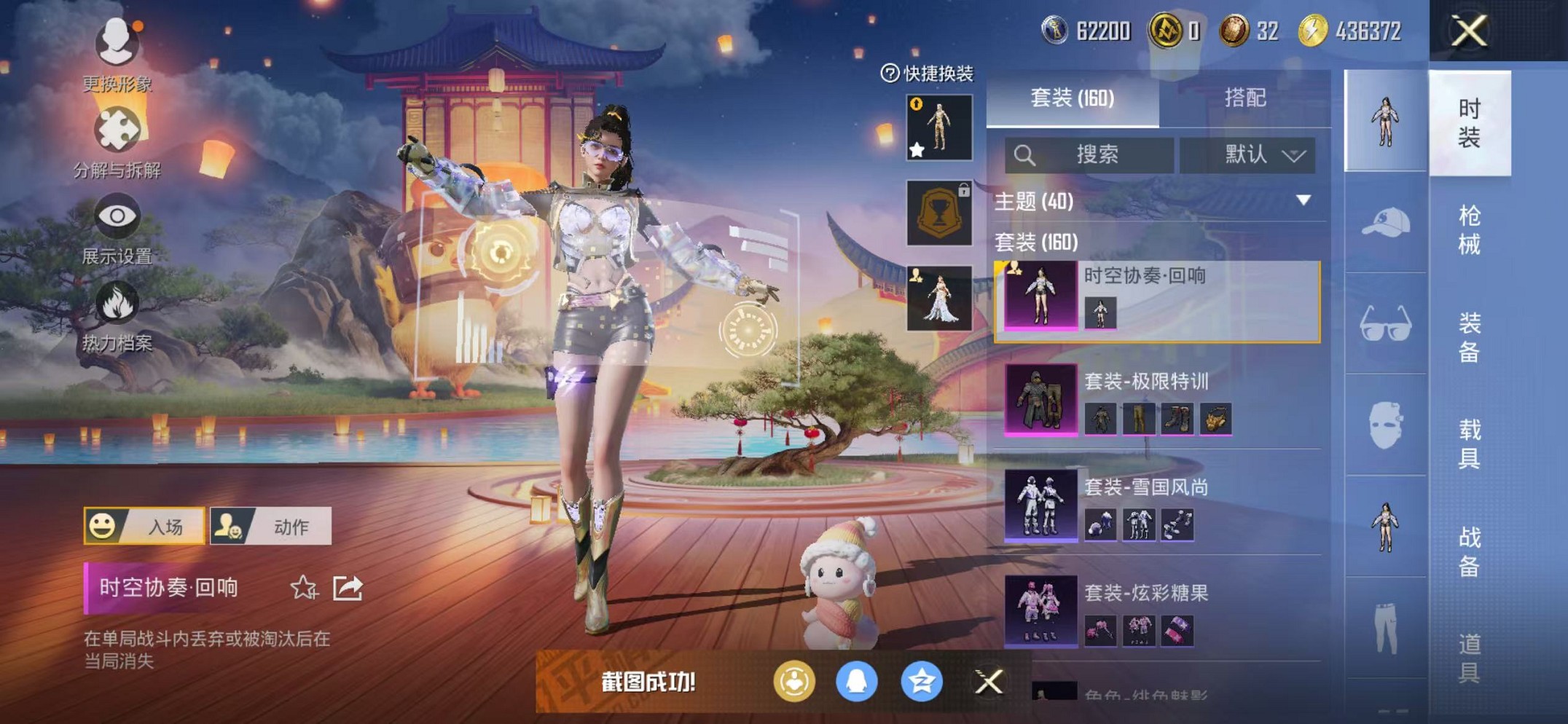
Task: Toggle the 入场 entrance display mode
Action: (145, 526)
